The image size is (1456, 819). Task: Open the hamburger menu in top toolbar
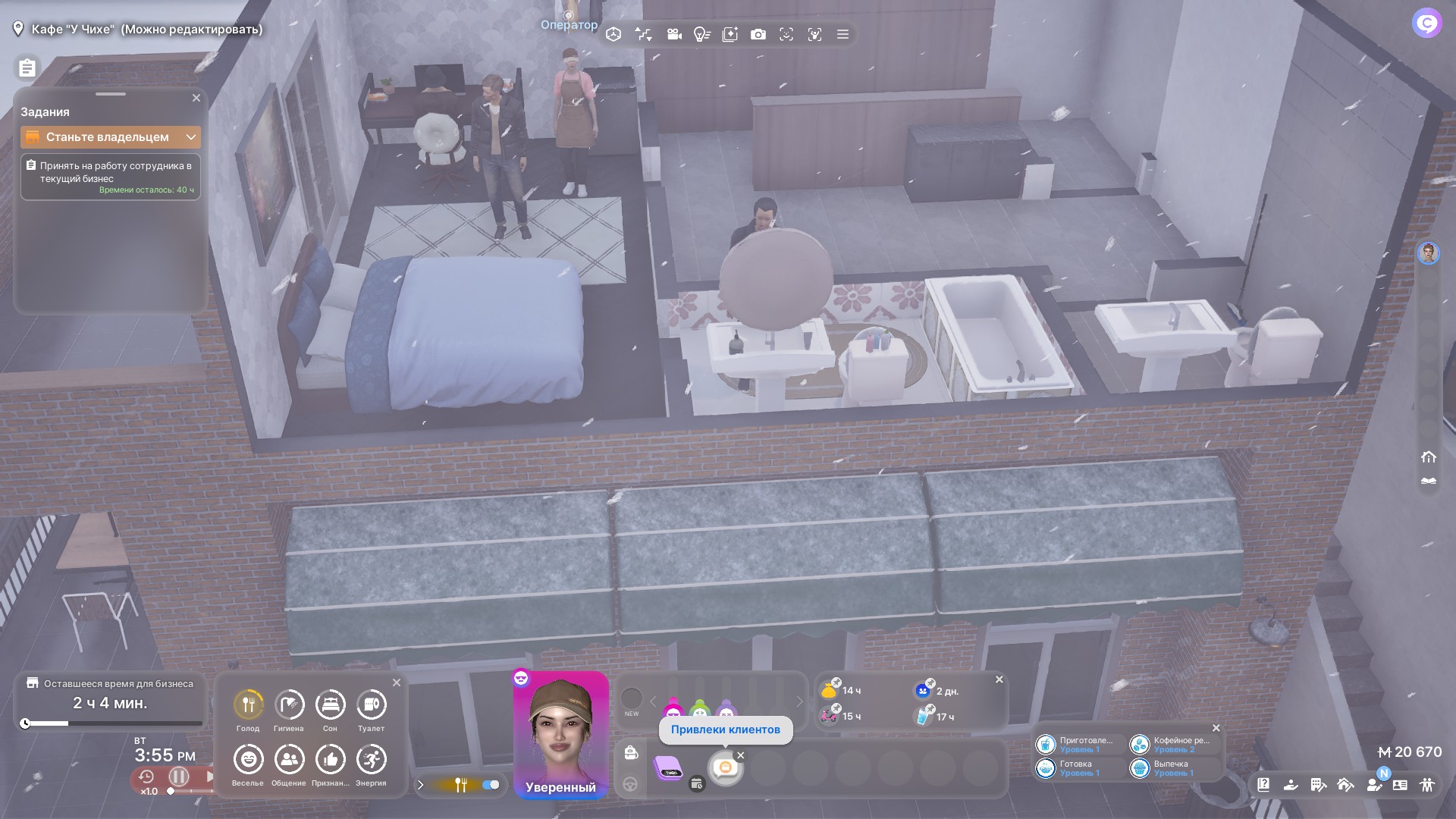pyautogui.click(x=843, y=35)
